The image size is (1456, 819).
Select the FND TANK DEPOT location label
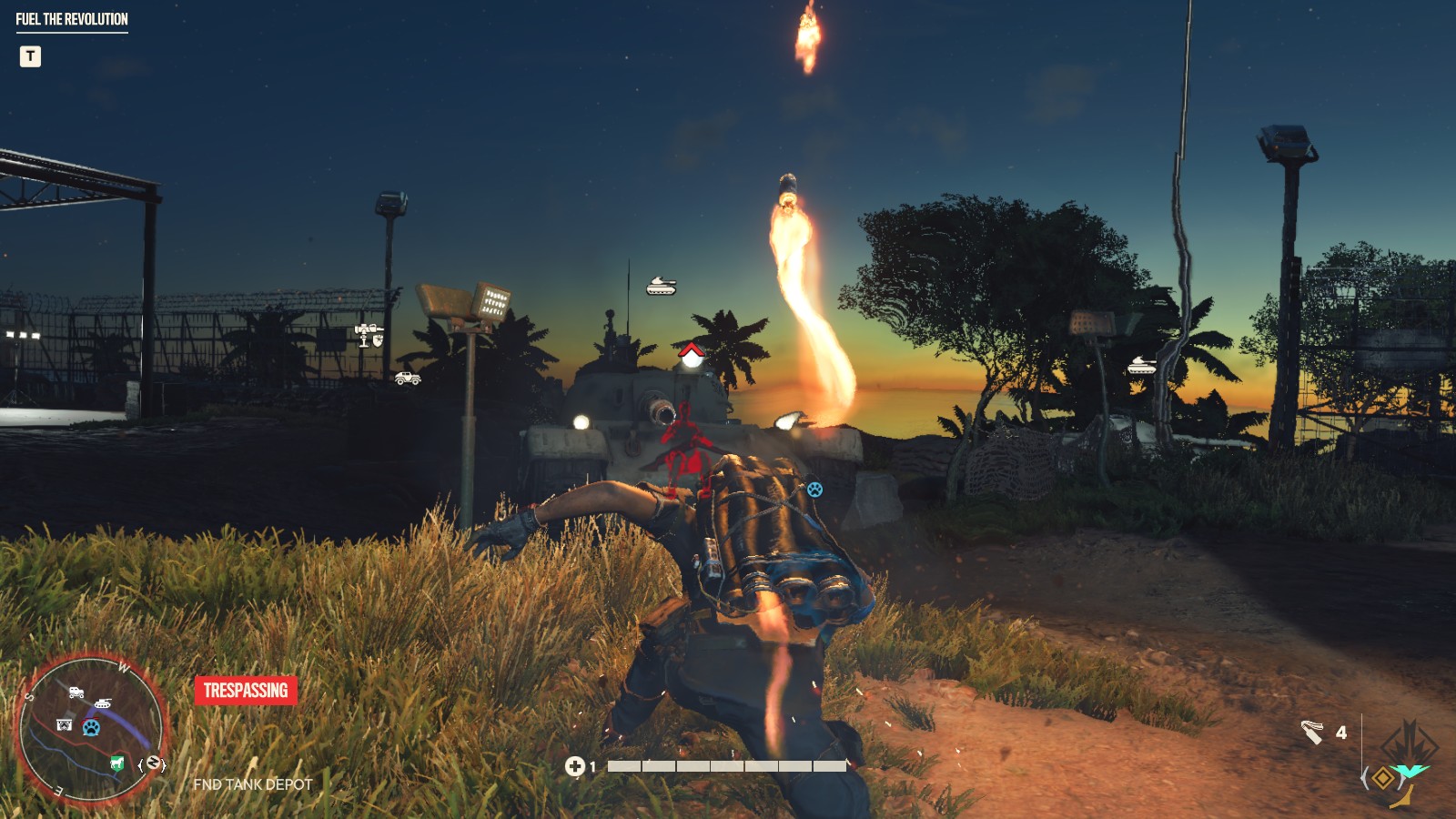click(x=252, y=784)
